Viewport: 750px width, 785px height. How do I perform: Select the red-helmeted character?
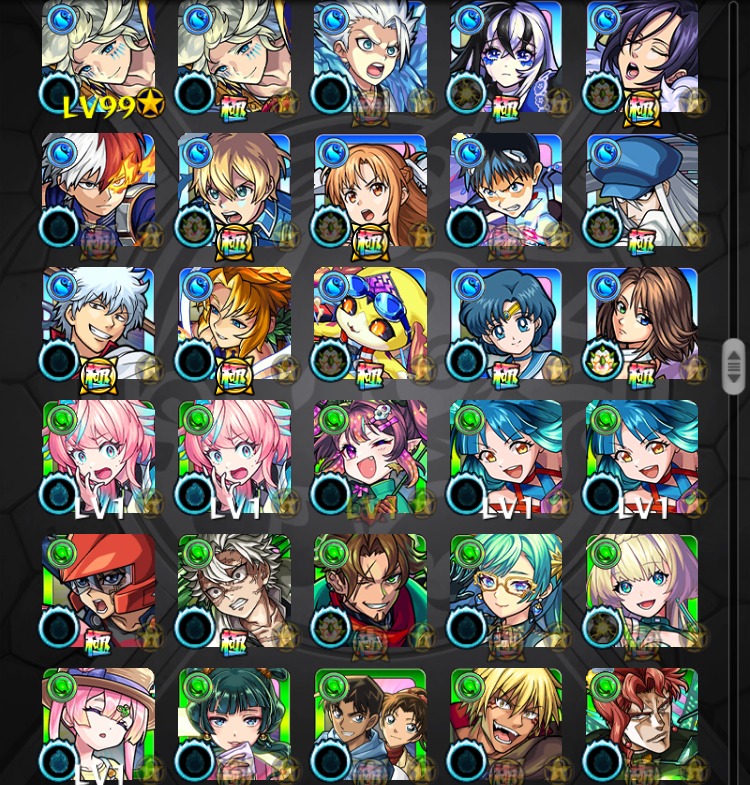(x=98, y=590)
